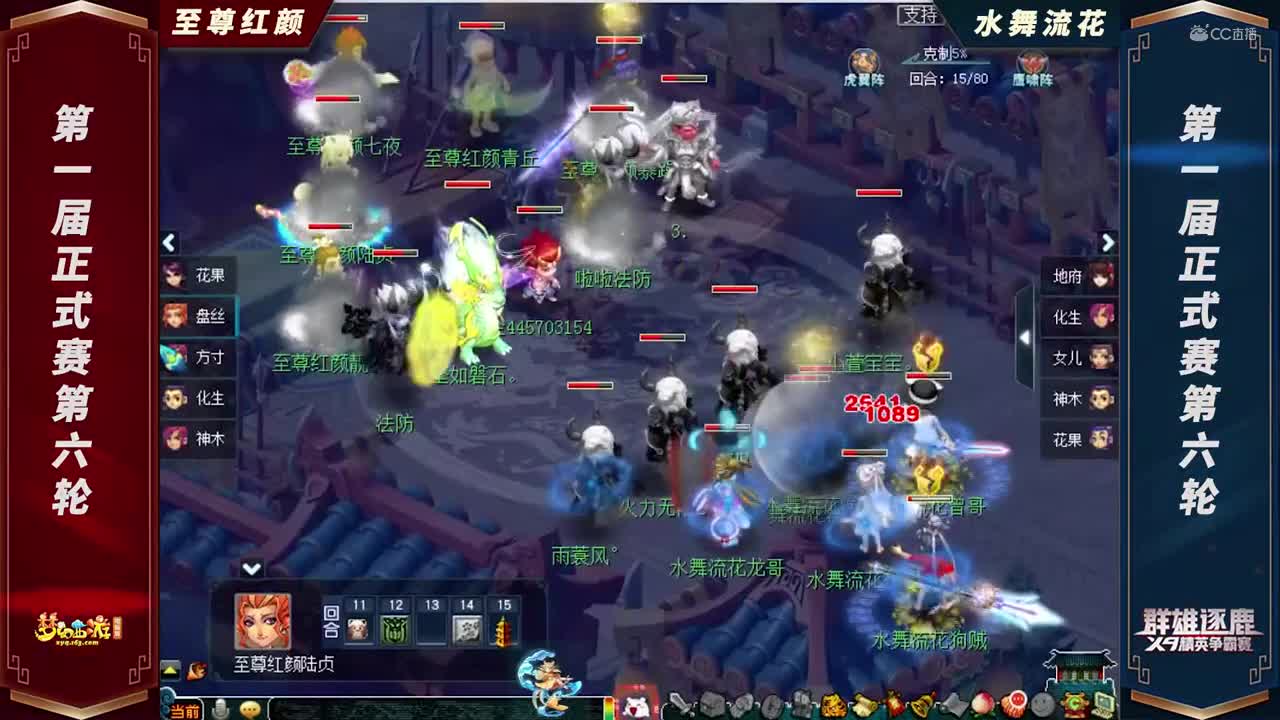Select the 鹰啸阵 formation icon
The image size is (1280, 720).
click(x=1032, y=62)
